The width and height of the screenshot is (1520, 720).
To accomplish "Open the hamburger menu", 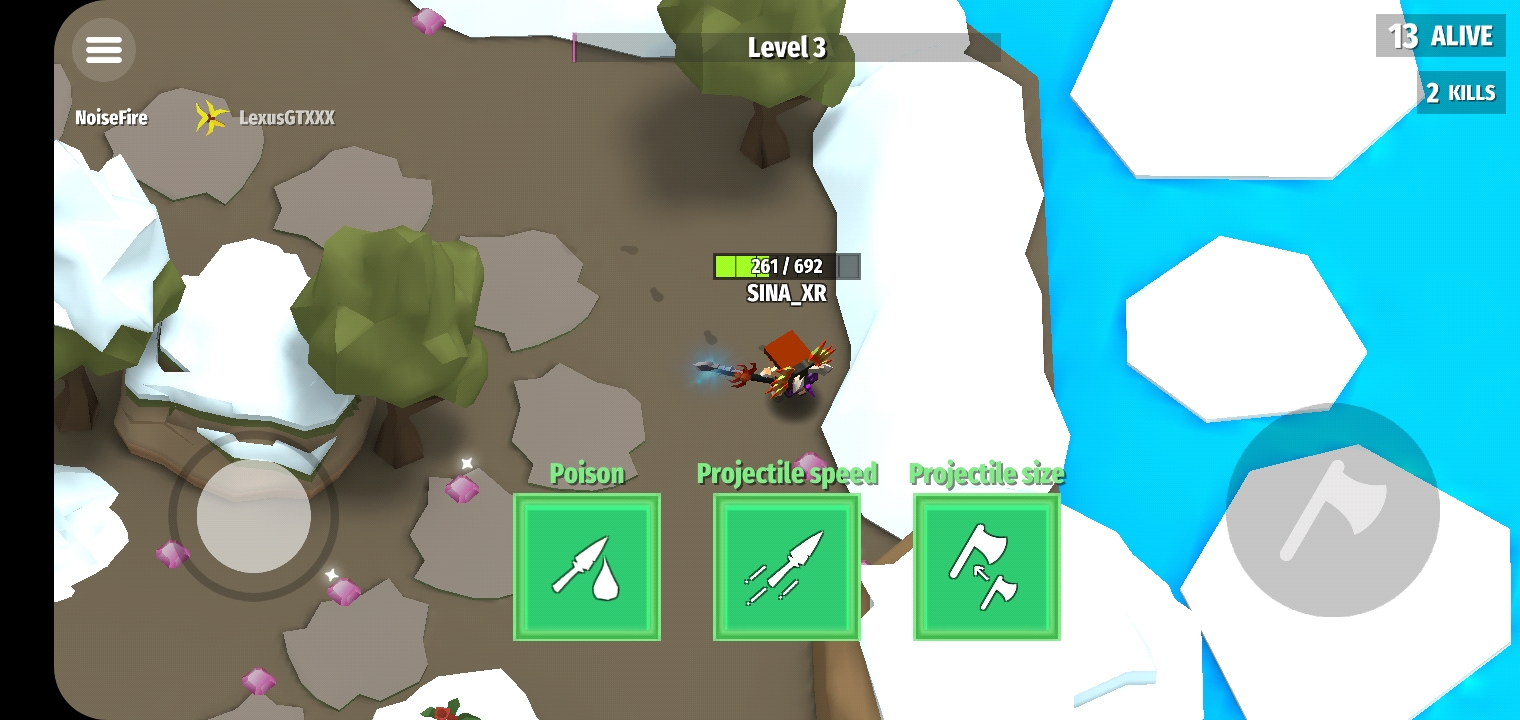I will tap(104, 49).
